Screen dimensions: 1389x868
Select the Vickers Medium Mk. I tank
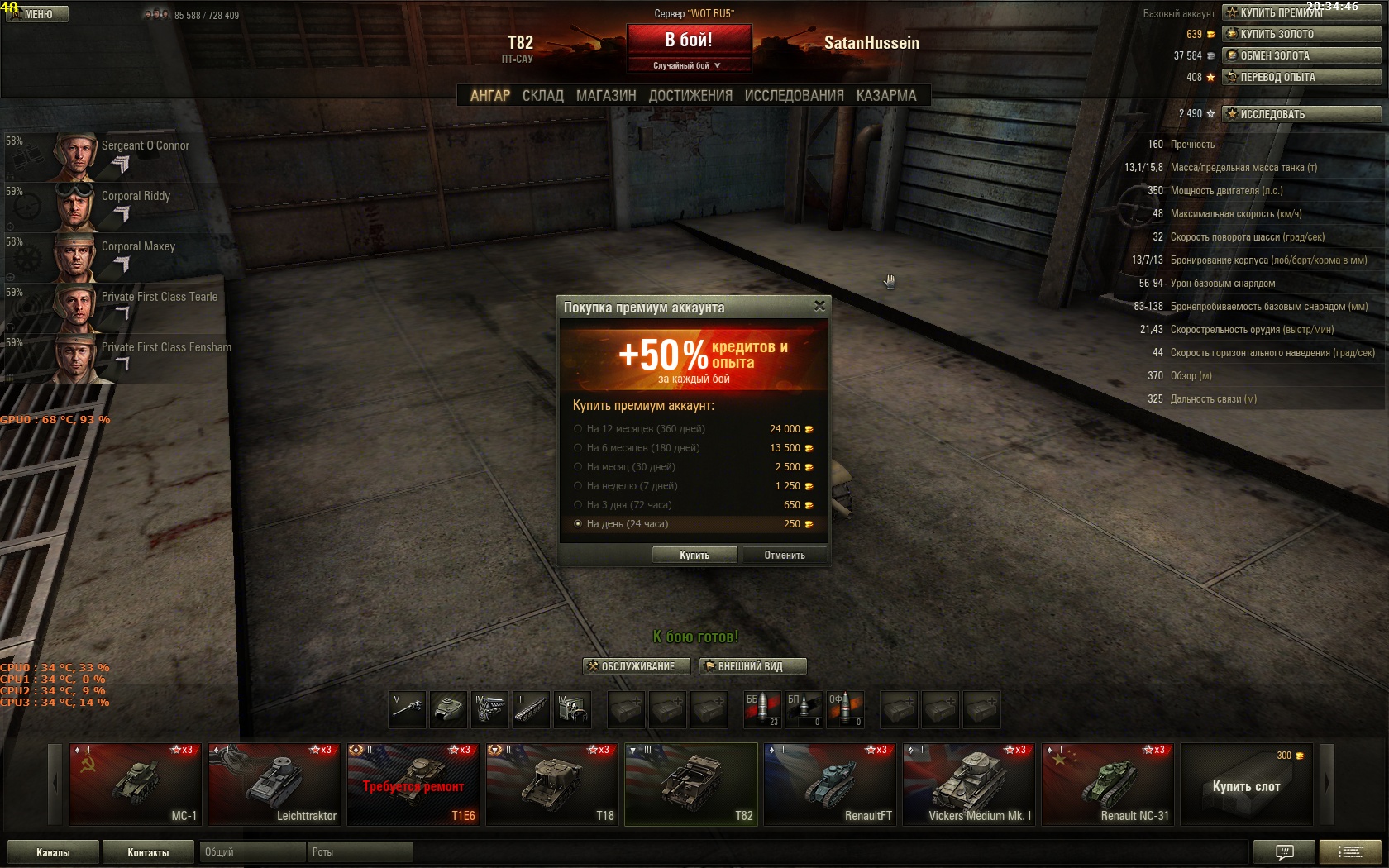click(969, 784)
